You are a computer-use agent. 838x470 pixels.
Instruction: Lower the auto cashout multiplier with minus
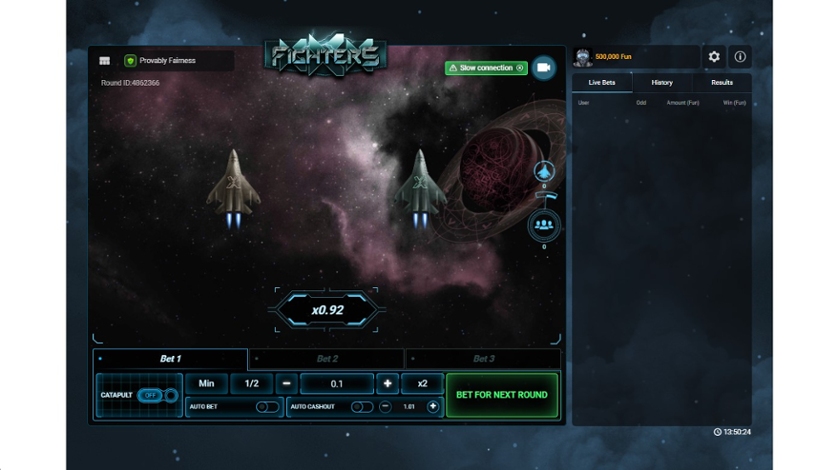[385, 407]
